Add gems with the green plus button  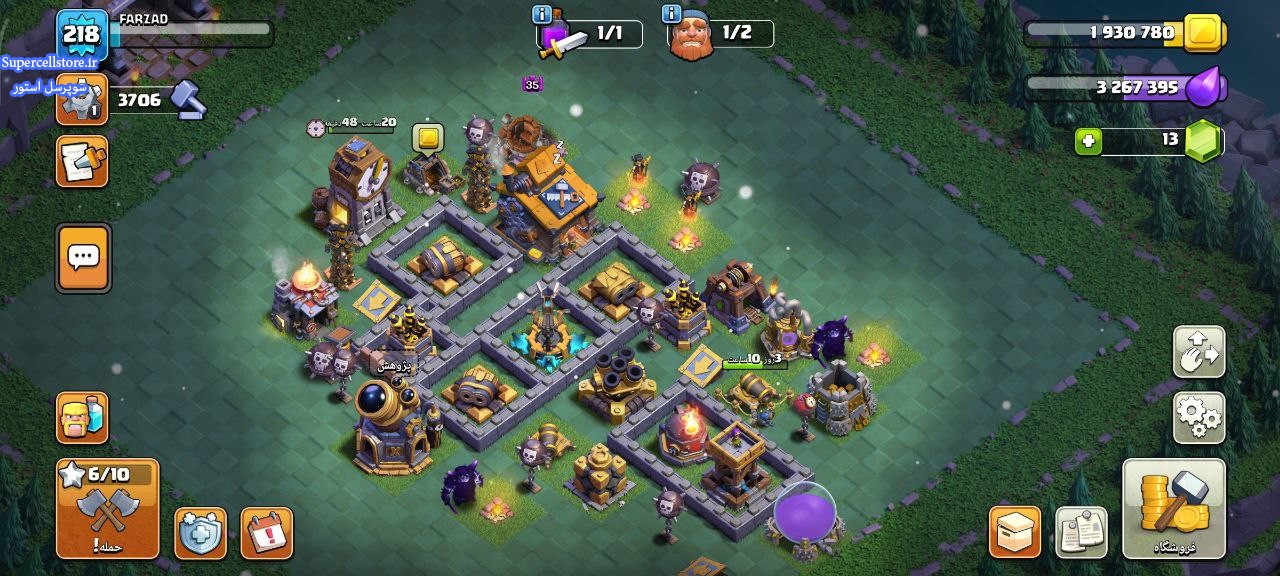[1088, 141]
